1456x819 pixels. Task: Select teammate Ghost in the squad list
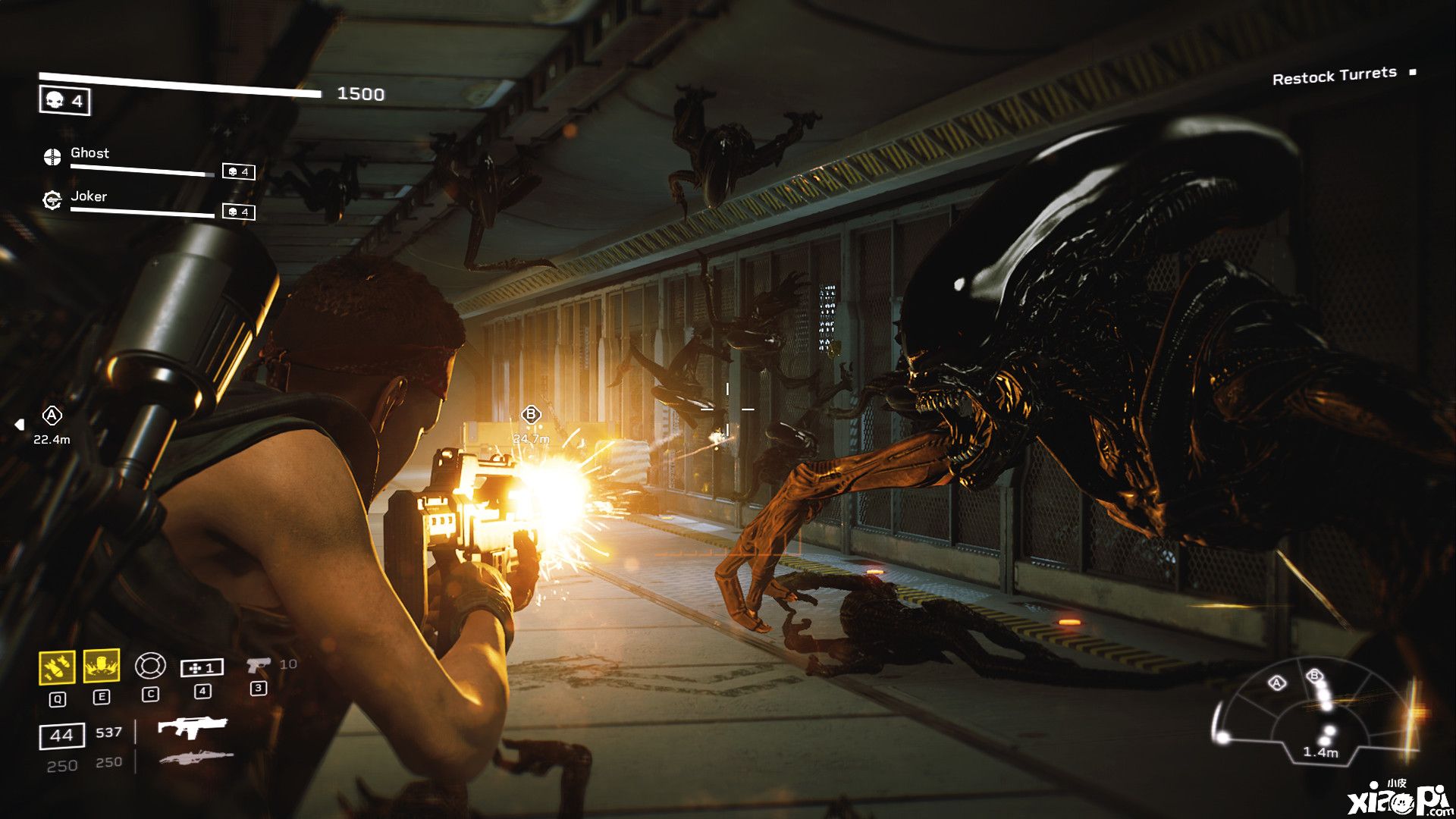pyautogui.click(x=89, y=153)
